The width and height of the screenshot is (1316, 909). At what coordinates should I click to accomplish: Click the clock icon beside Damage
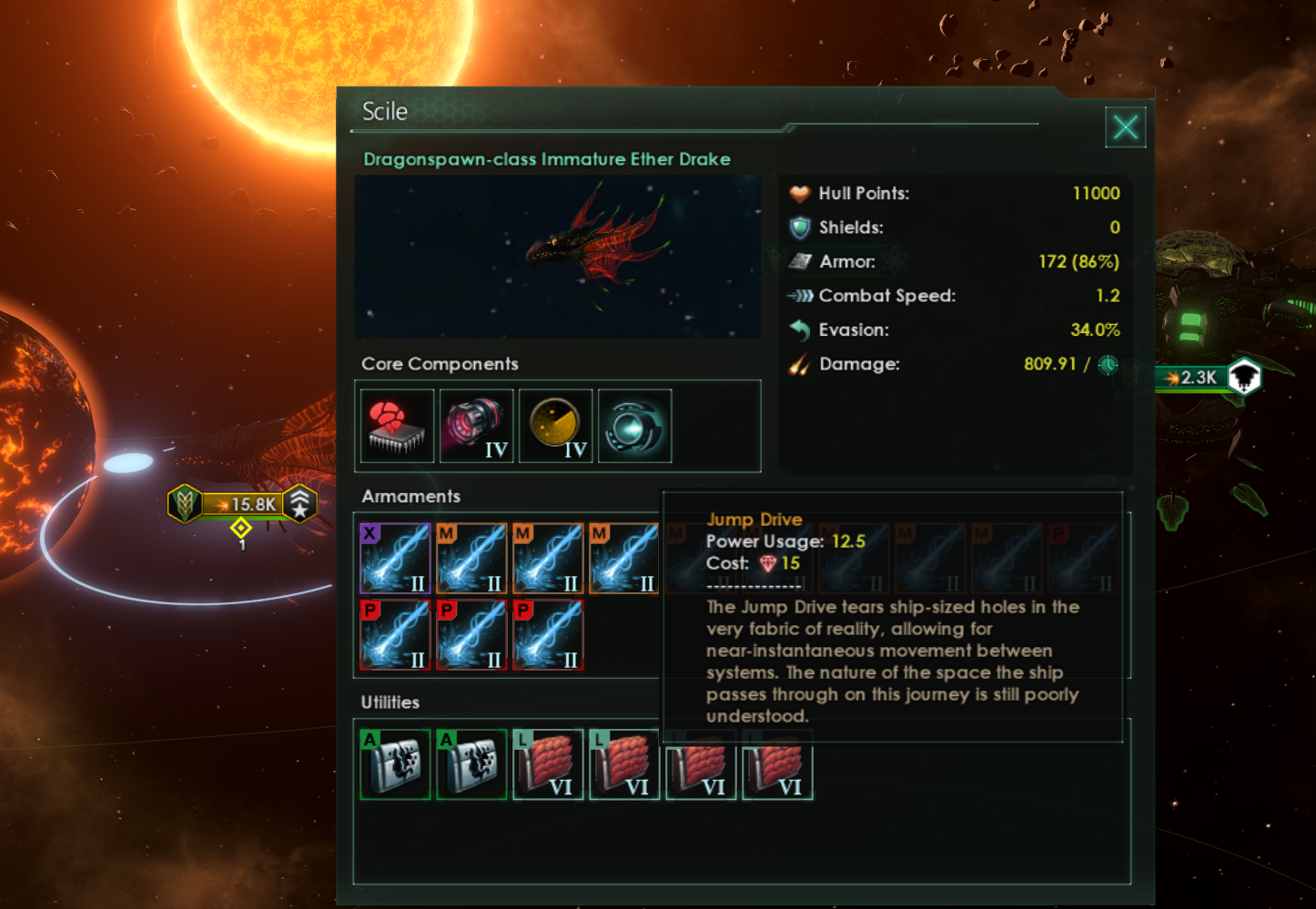pyautogui.click(x=1108, y=365)
